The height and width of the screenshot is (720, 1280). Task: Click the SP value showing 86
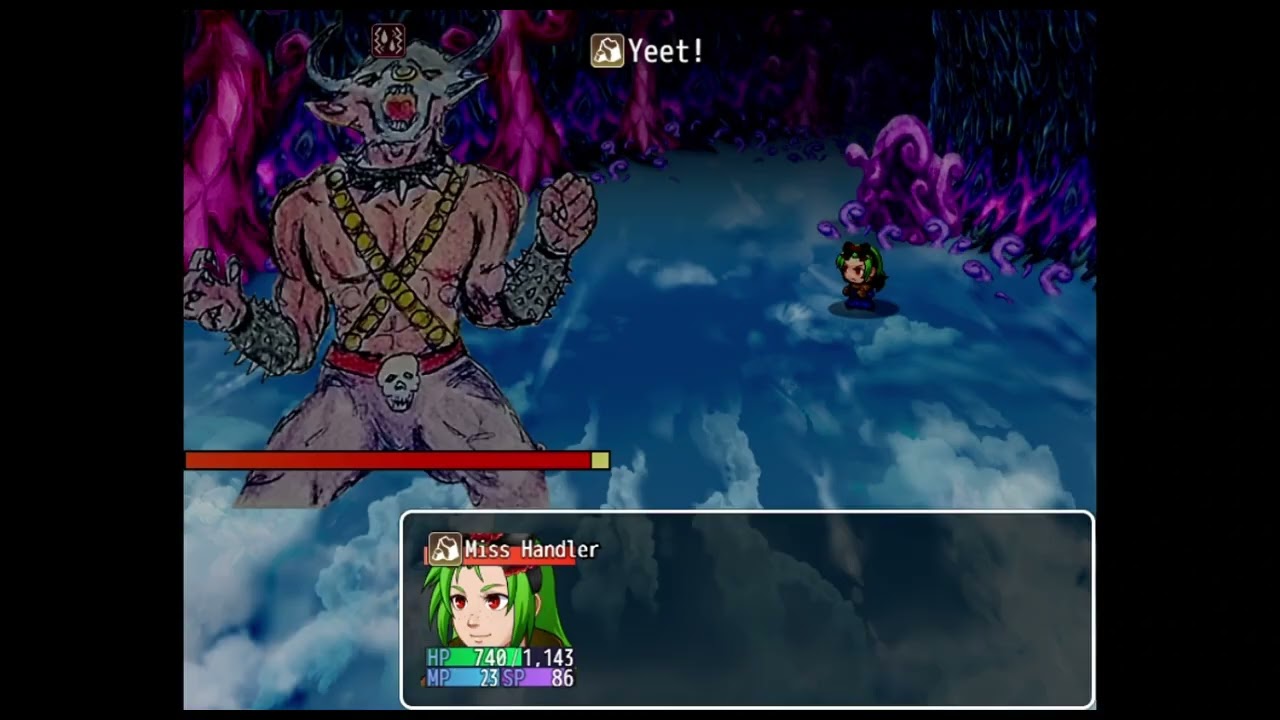(561, 677)
